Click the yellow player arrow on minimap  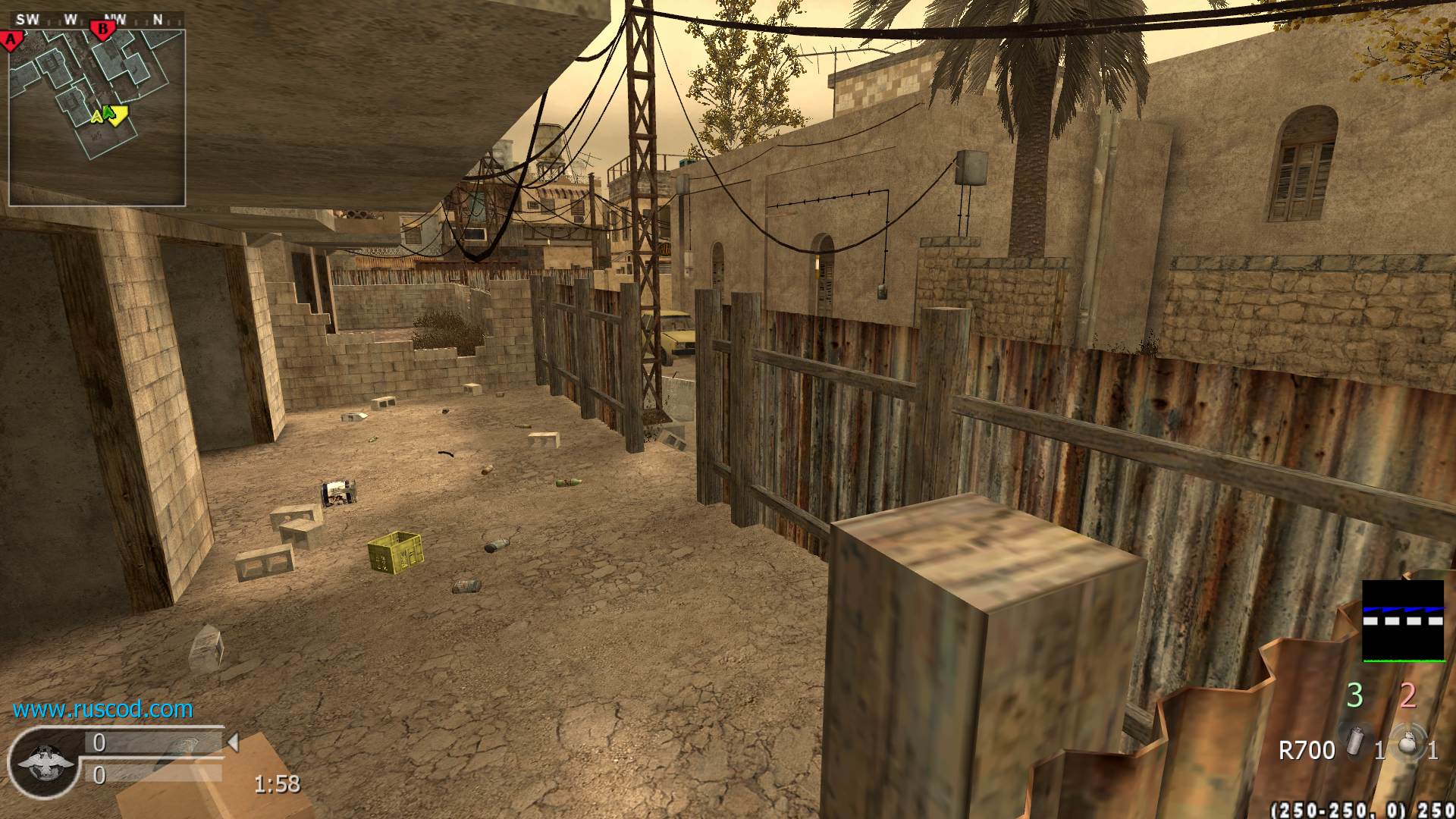[116, 114]
